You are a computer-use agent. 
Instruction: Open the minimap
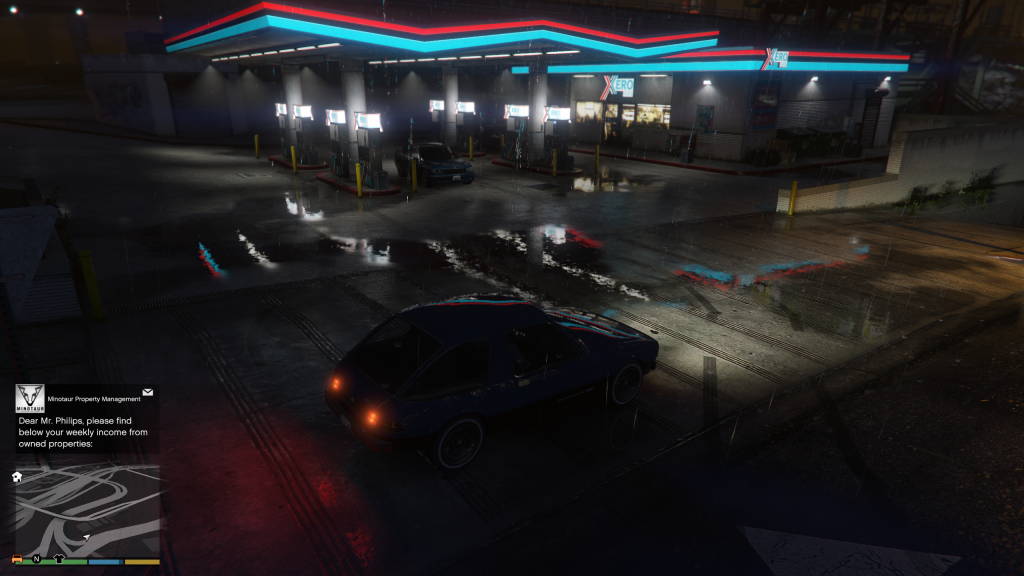coord(88,508)
